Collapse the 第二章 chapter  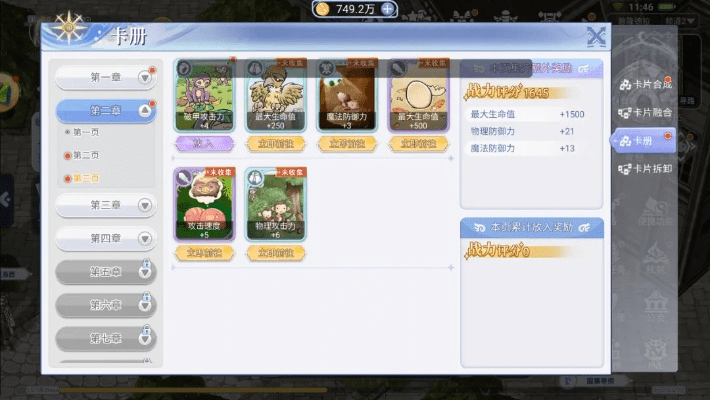point(105,110)
